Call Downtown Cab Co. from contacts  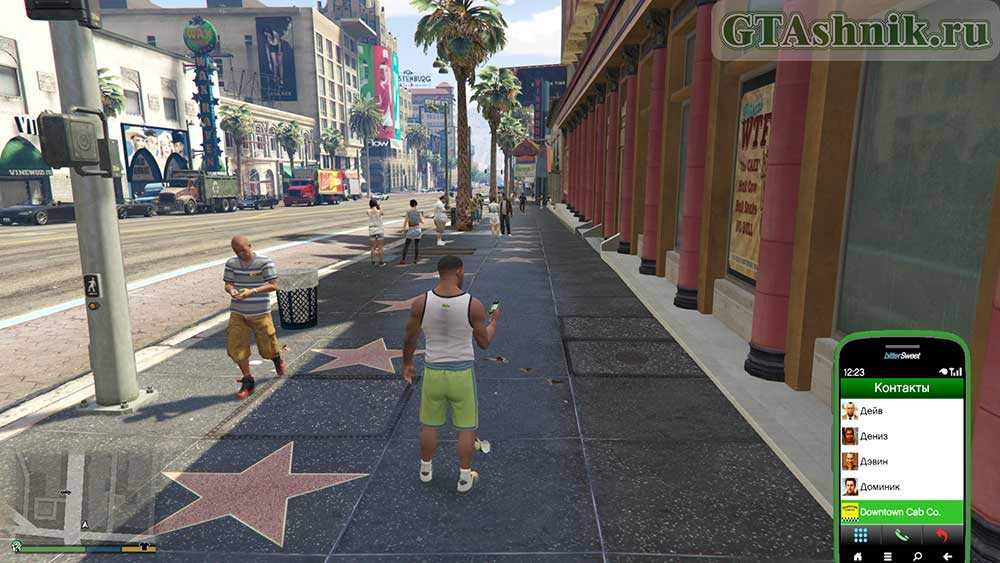[x=901, y=512]
